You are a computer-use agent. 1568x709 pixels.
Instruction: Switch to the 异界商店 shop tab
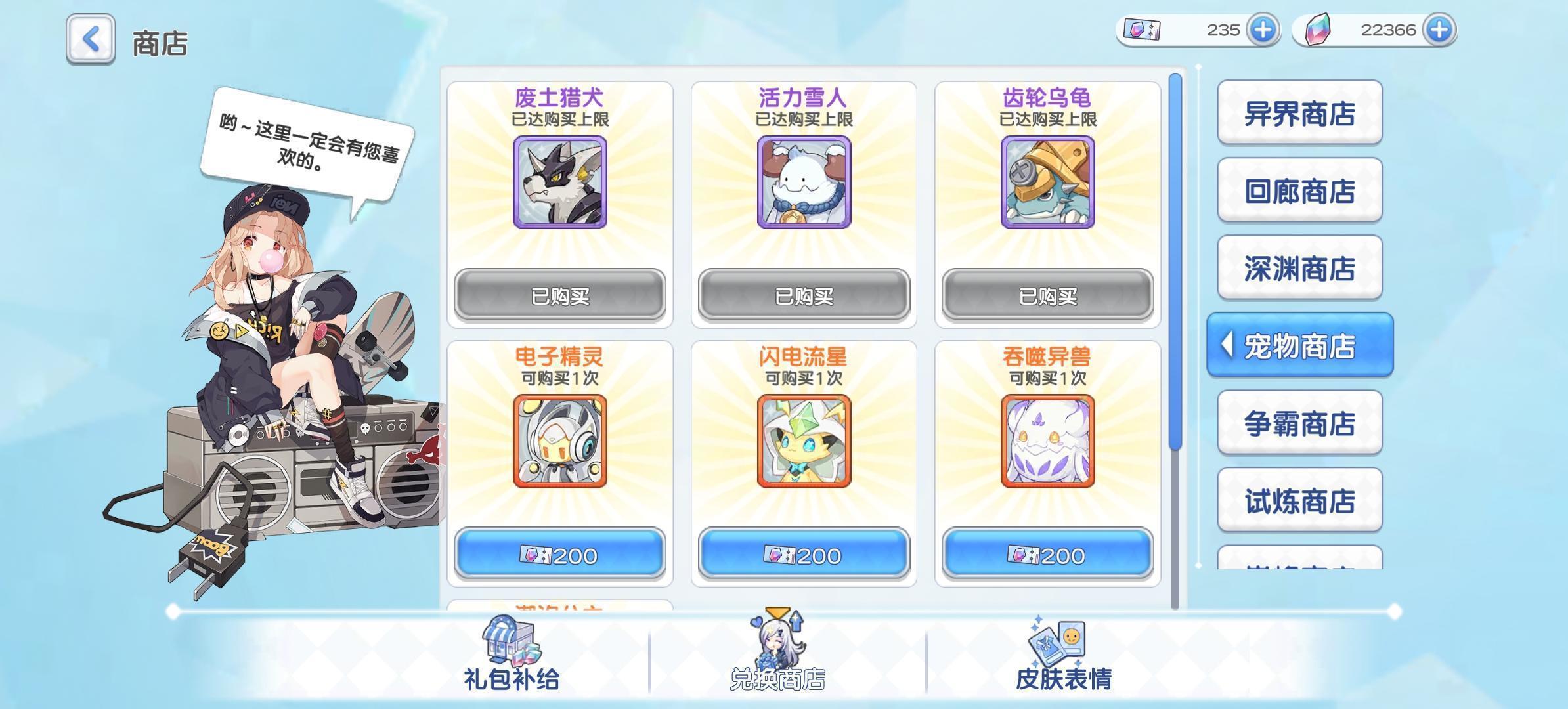point(1299,113)
